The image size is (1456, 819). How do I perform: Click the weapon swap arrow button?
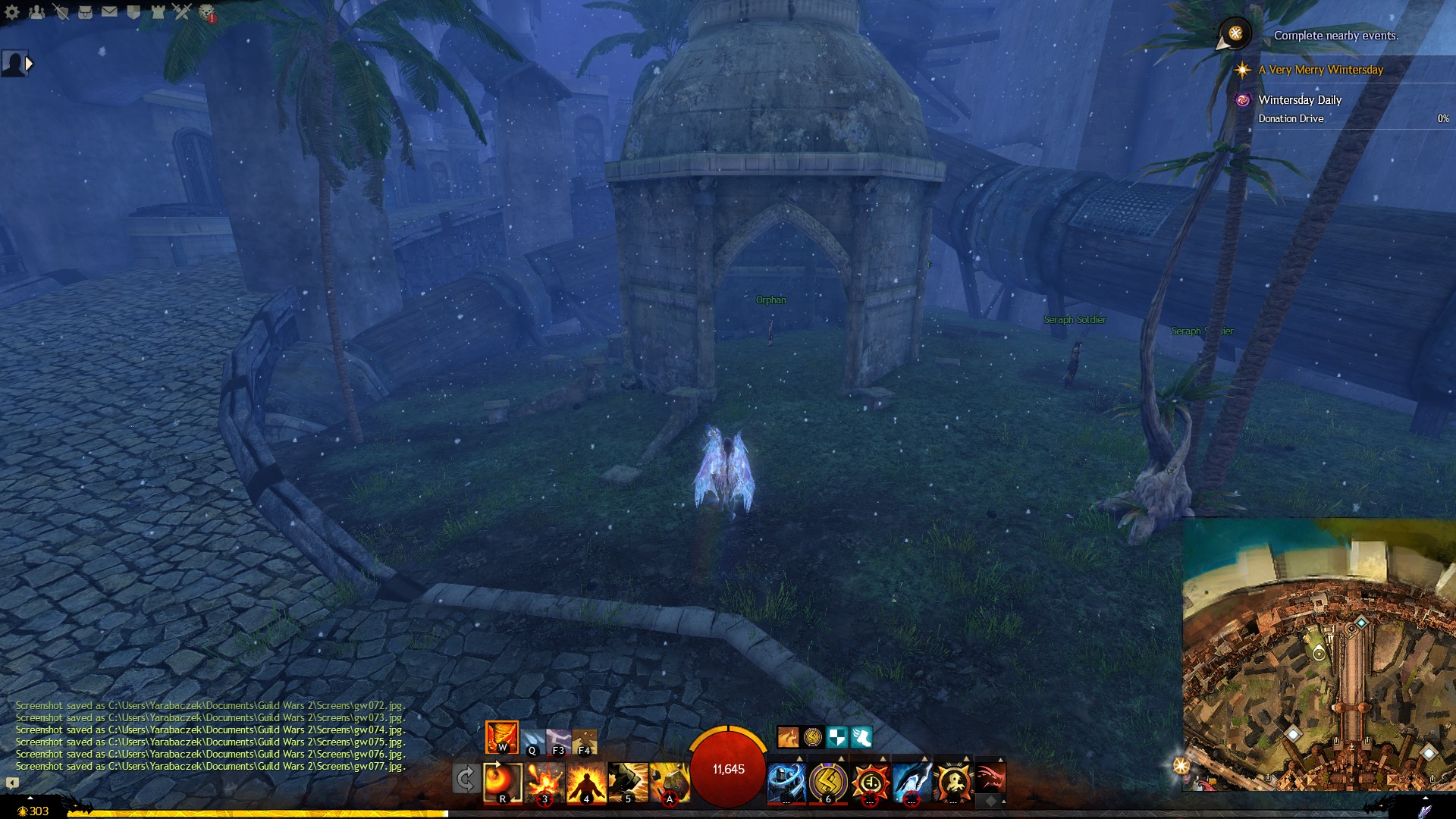pyautogui.click(x=466, y=779)
